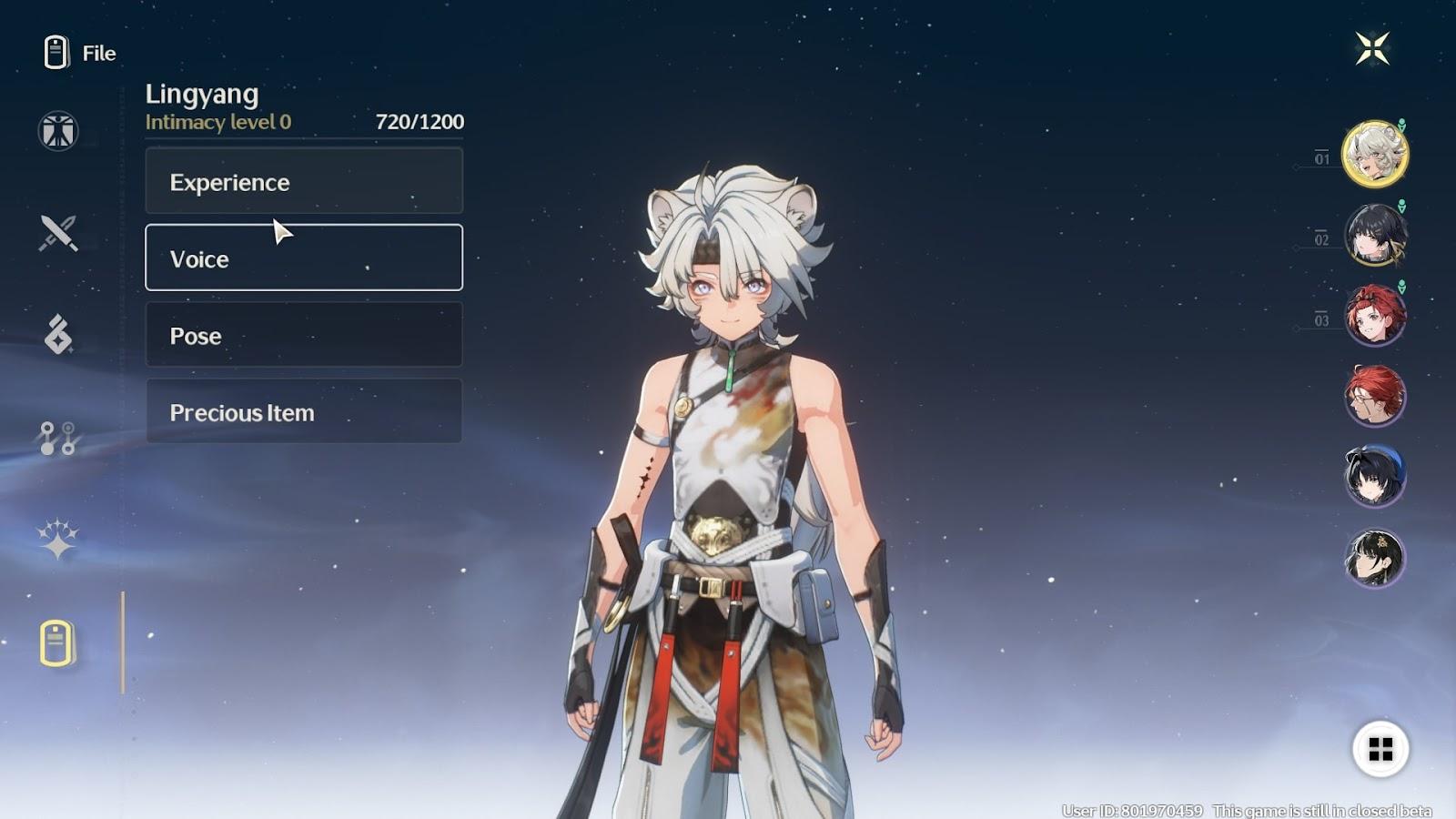
Task: Choose the white-haired character in slot 01
Action: pyautogui.click(x=1375, y=154)
